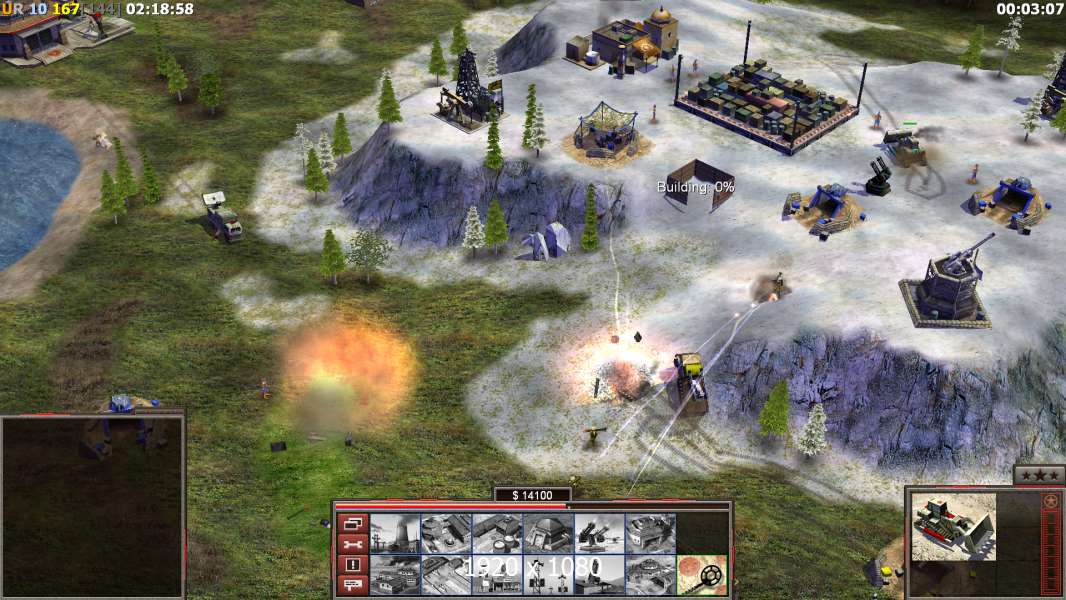Click the red wrench button

(352, 544)
